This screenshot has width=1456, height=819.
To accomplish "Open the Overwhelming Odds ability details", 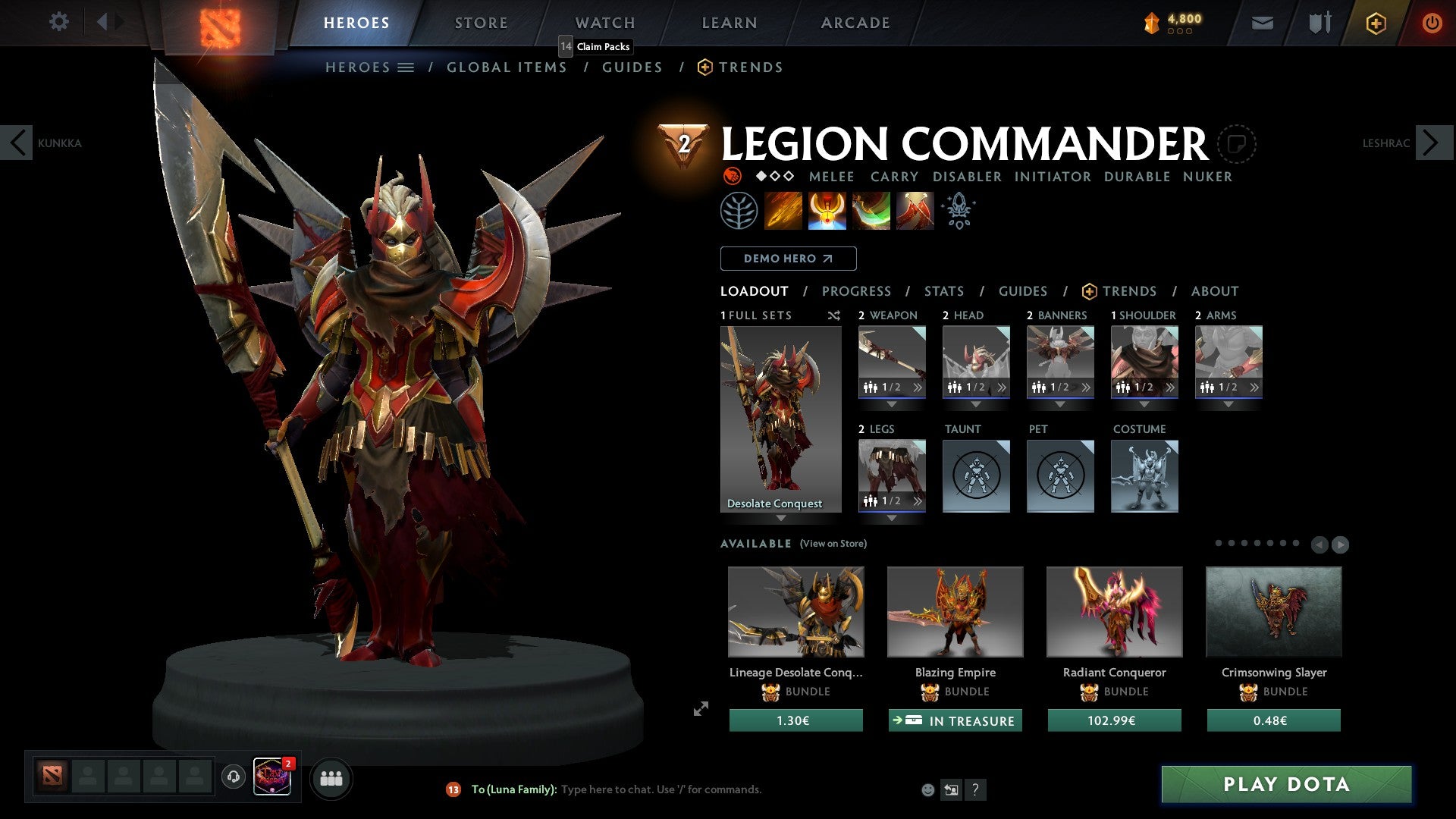I will click(784, 210).
